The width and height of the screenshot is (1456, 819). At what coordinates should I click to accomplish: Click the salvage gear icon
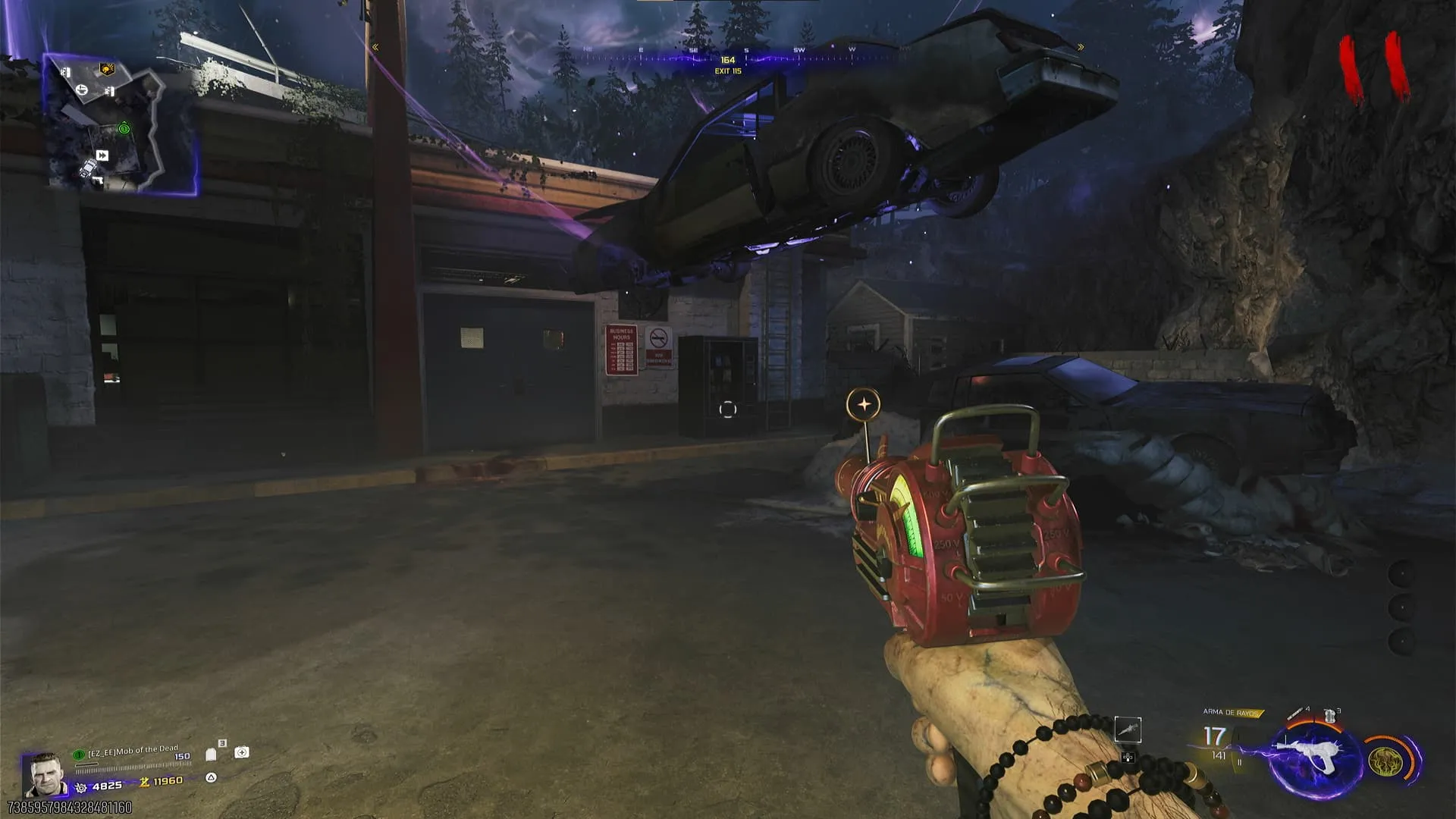pyautogui.click(x=81, y=787)
